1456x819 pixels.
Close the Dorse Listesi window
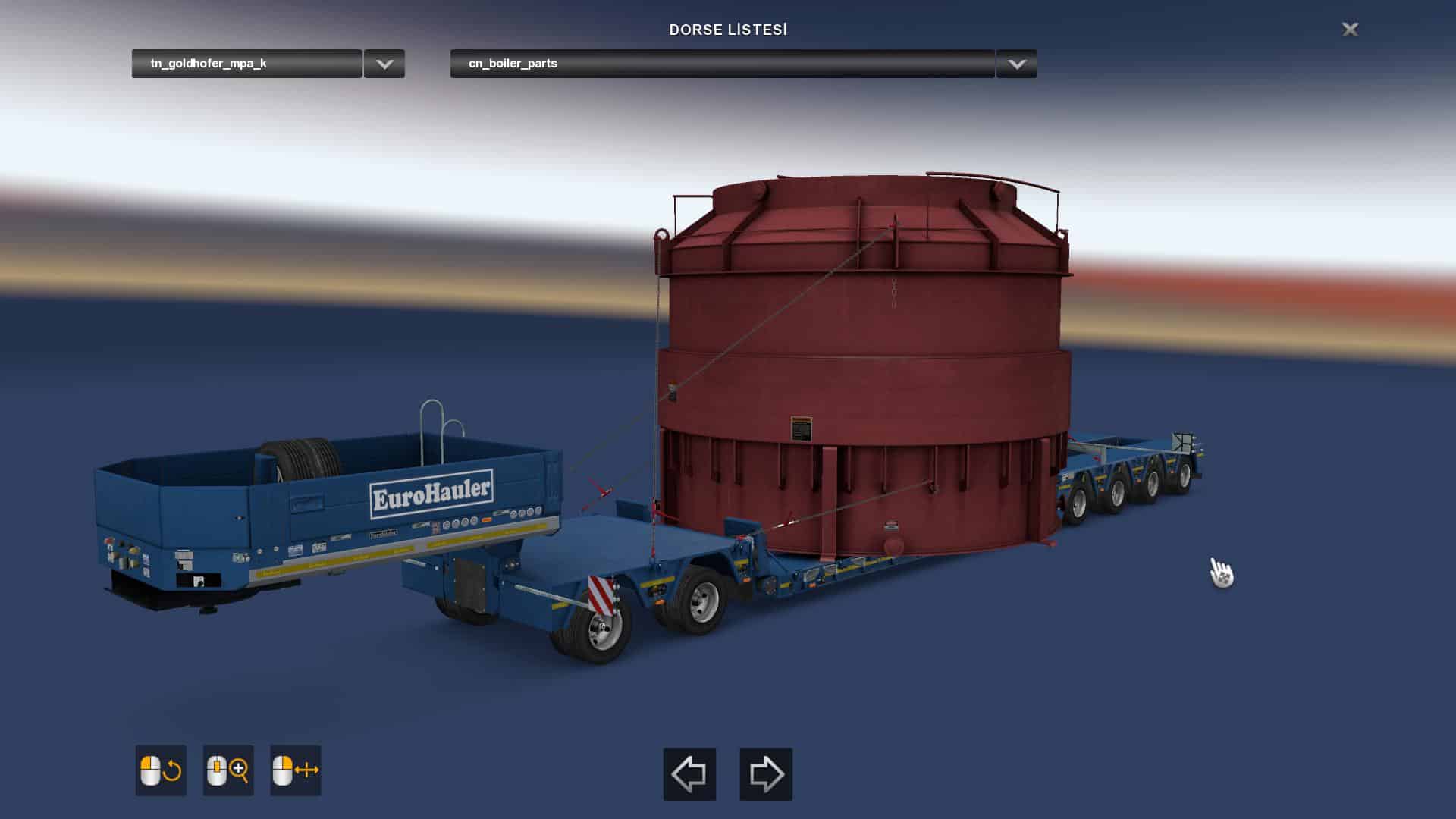pyautogui.click(x=1350, y=30)
